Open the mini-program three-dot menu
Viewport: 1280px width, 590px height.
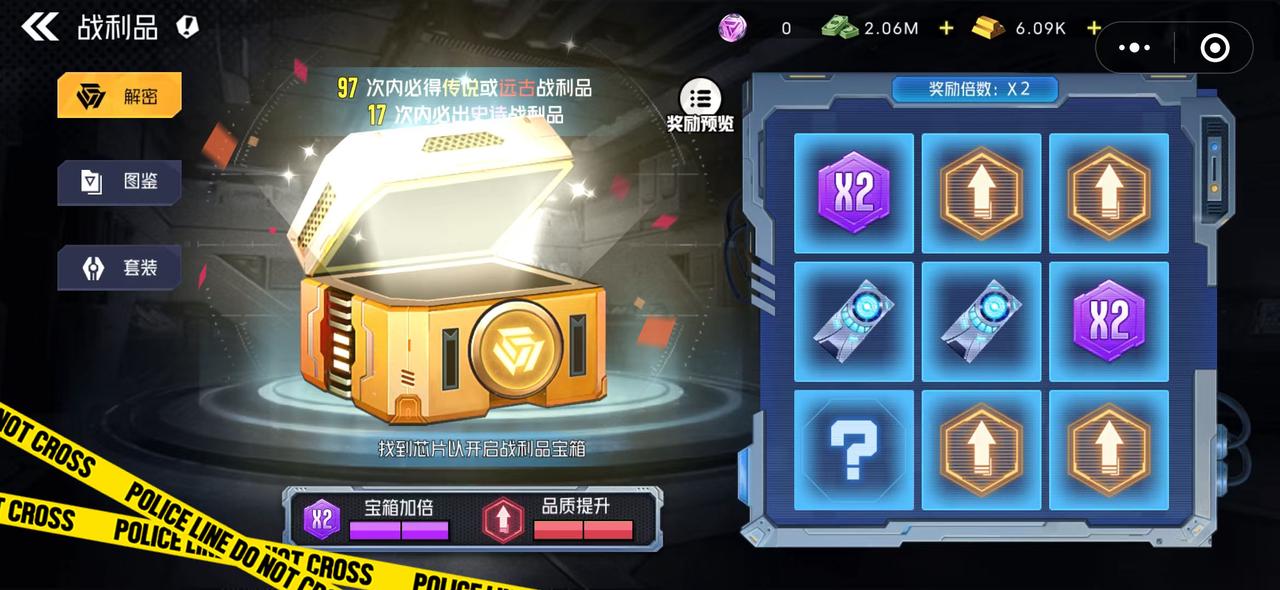coord(1135,47)
